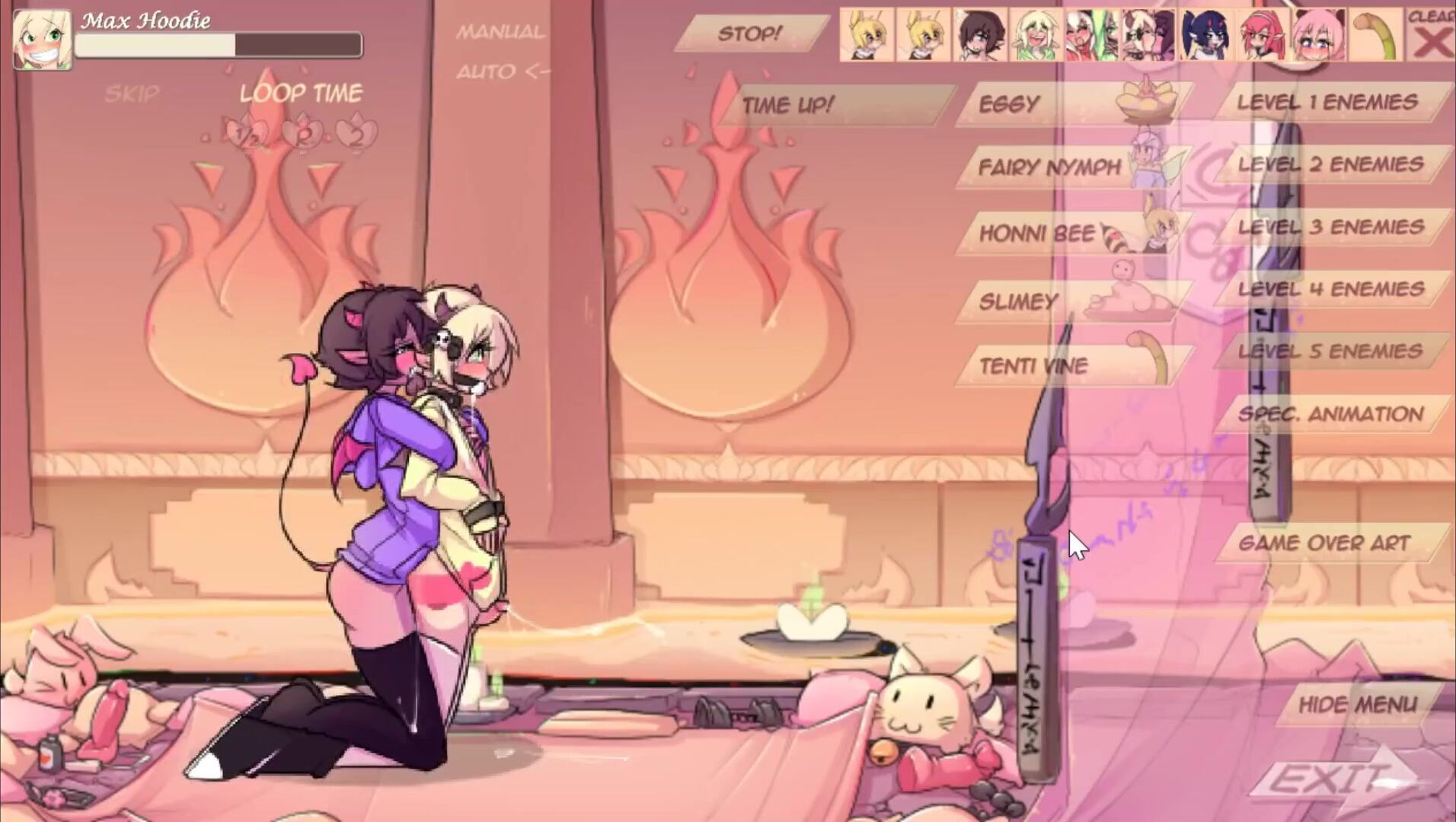Select the Fairy Nymph entry
Viewport: 1456px width, 822px height.
1049,167
